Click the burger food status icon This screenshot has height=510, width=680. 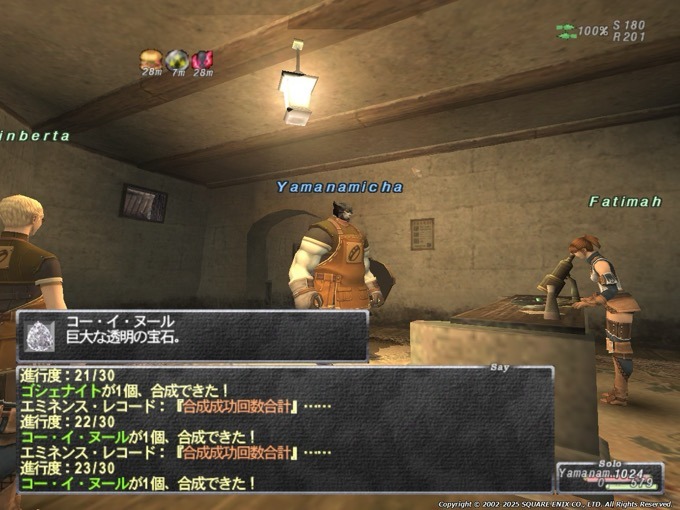point(150,59)
